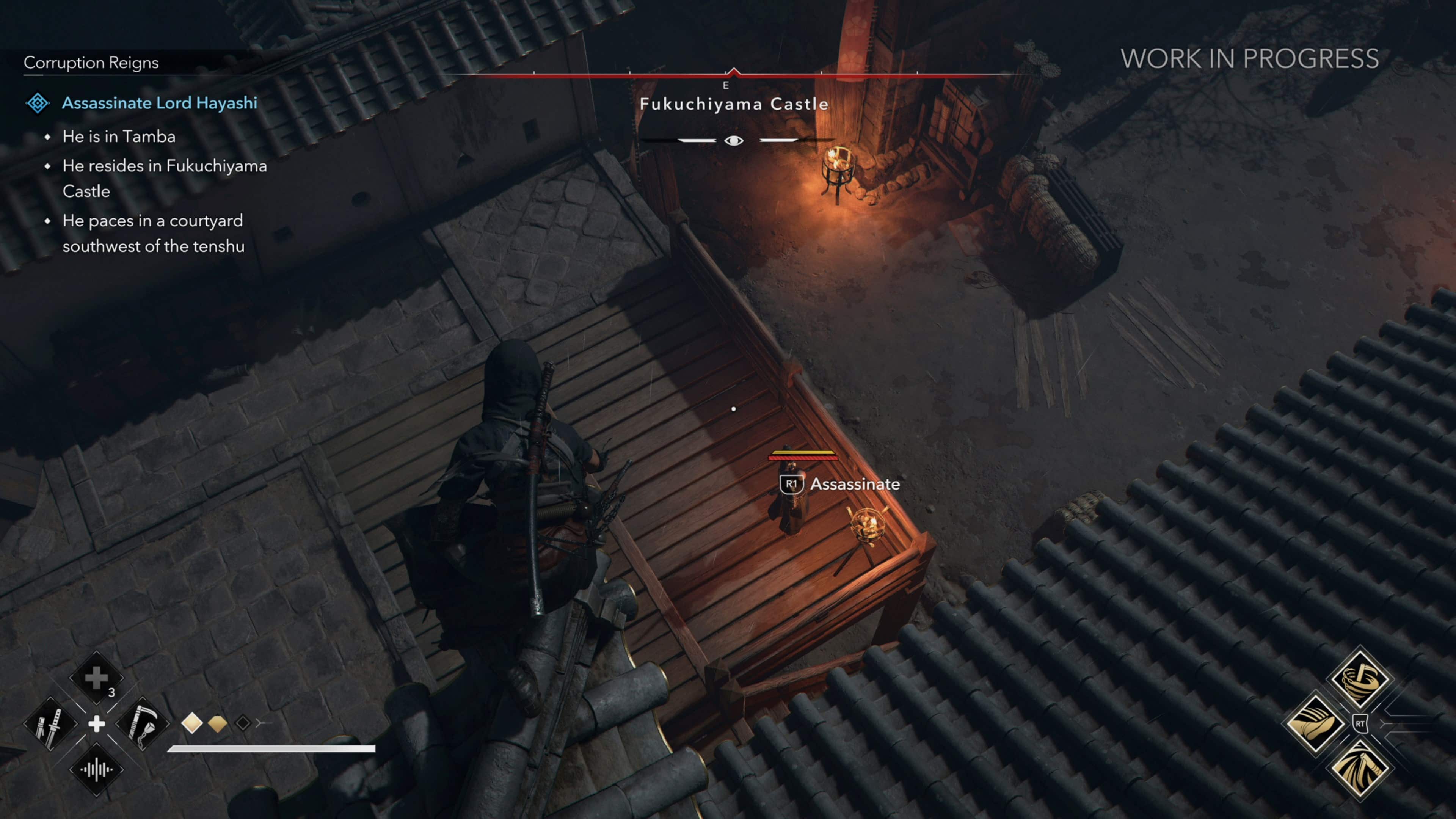Activate the kick ability icon
Screen dimensions: 1456x819
click(x=1315, y=723)
